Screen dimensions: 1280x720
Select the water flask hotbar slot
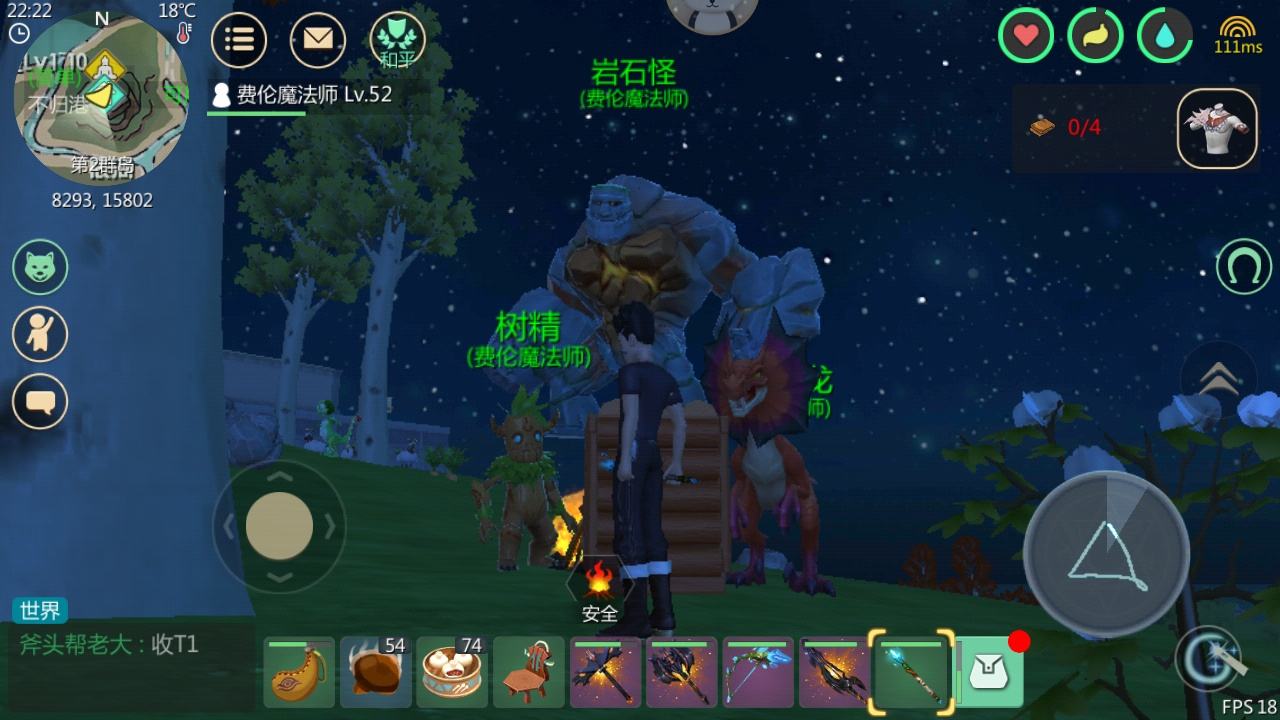(x=299, y=672)
